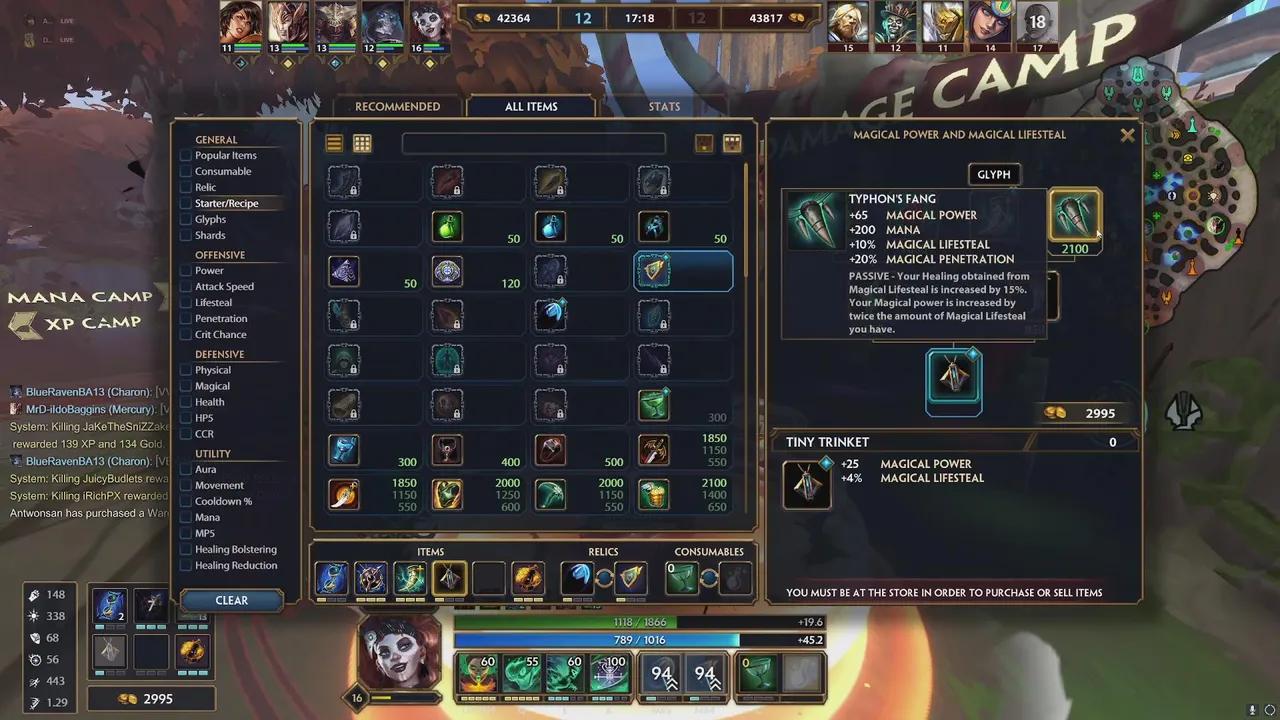Close the item shop window
Viewport: 1280px width, 720px height.
tap(1127, 135)
